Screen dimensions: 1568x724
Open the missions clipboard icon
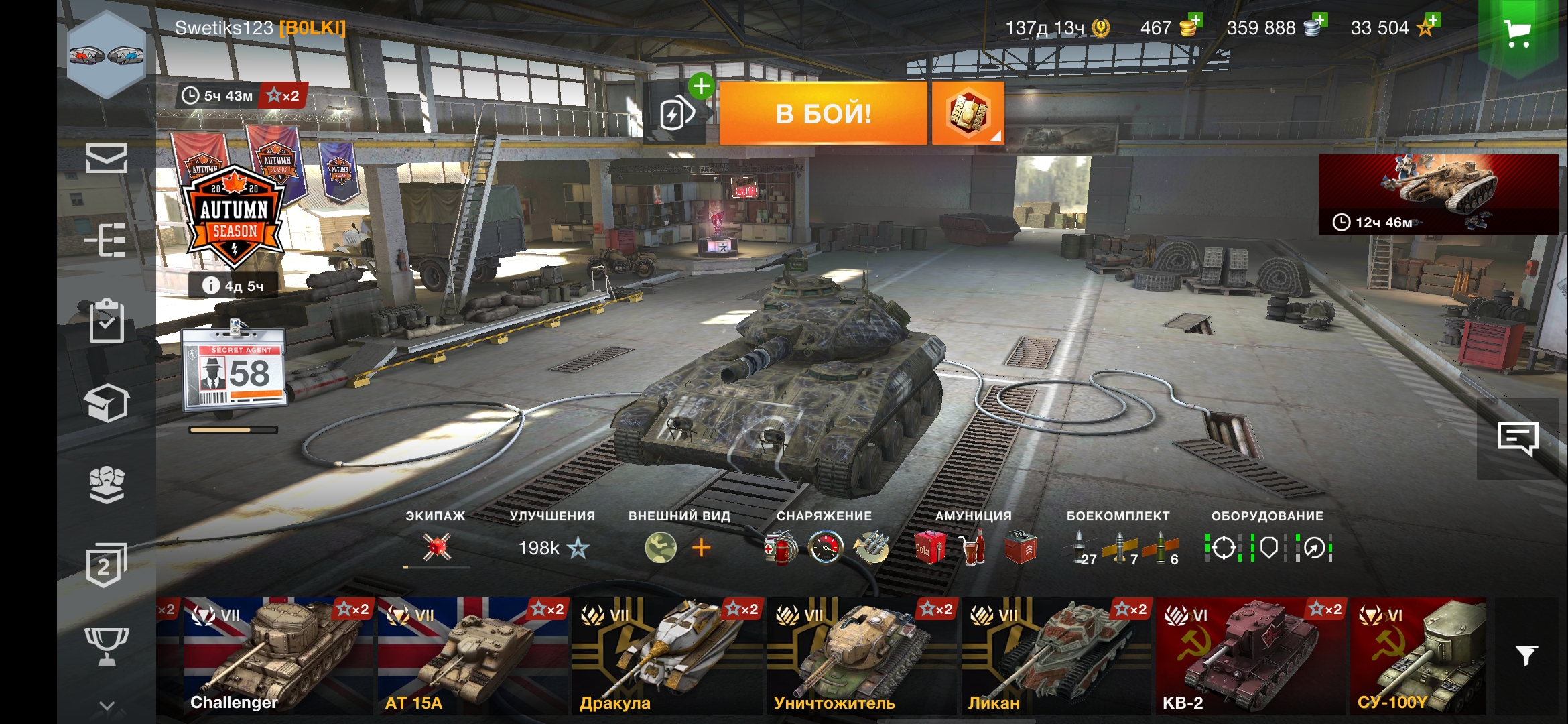point(107,322)
